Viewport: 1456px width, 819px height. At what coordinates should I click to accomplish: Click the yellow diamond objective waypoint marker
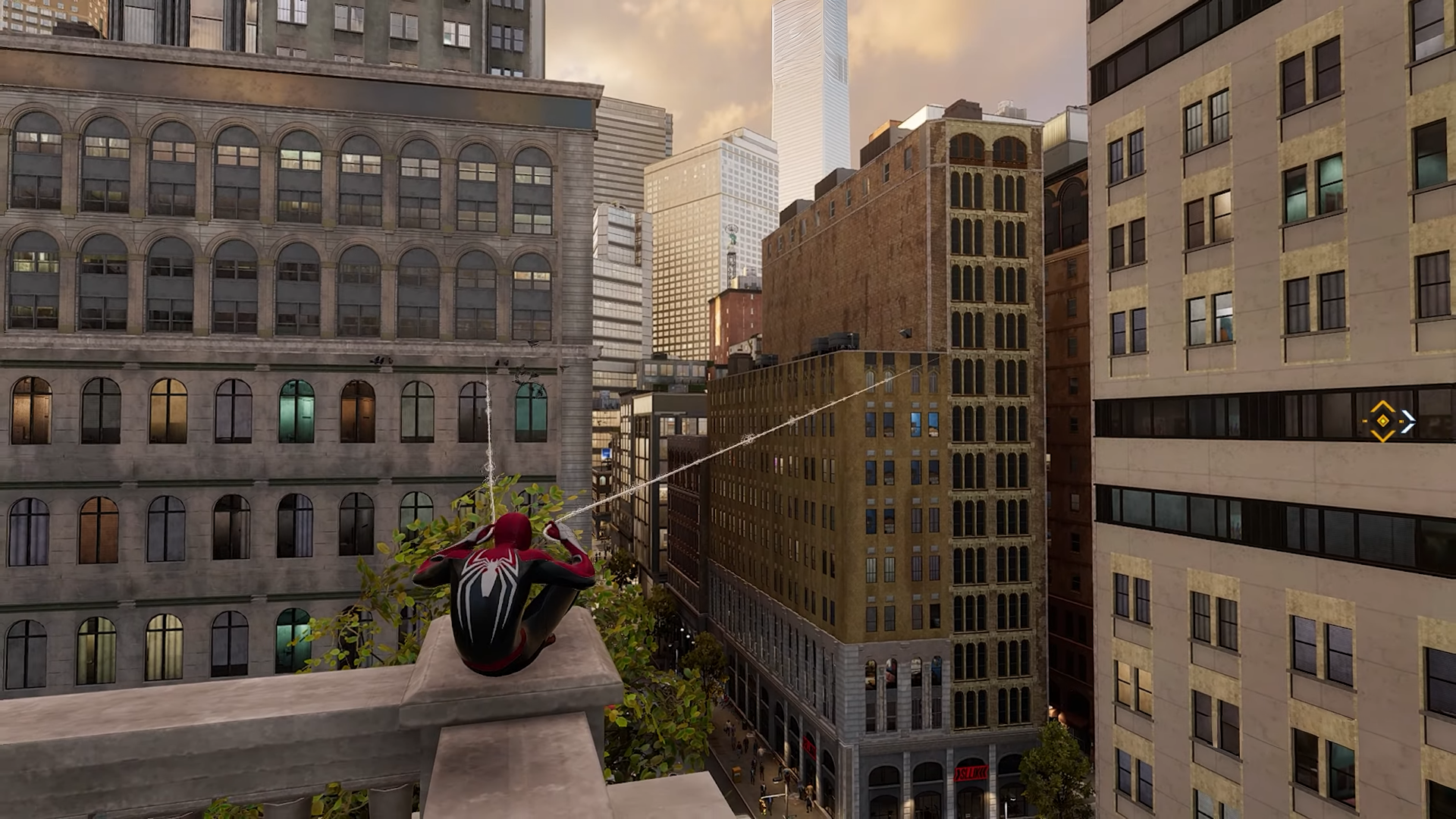[1382, 421]
